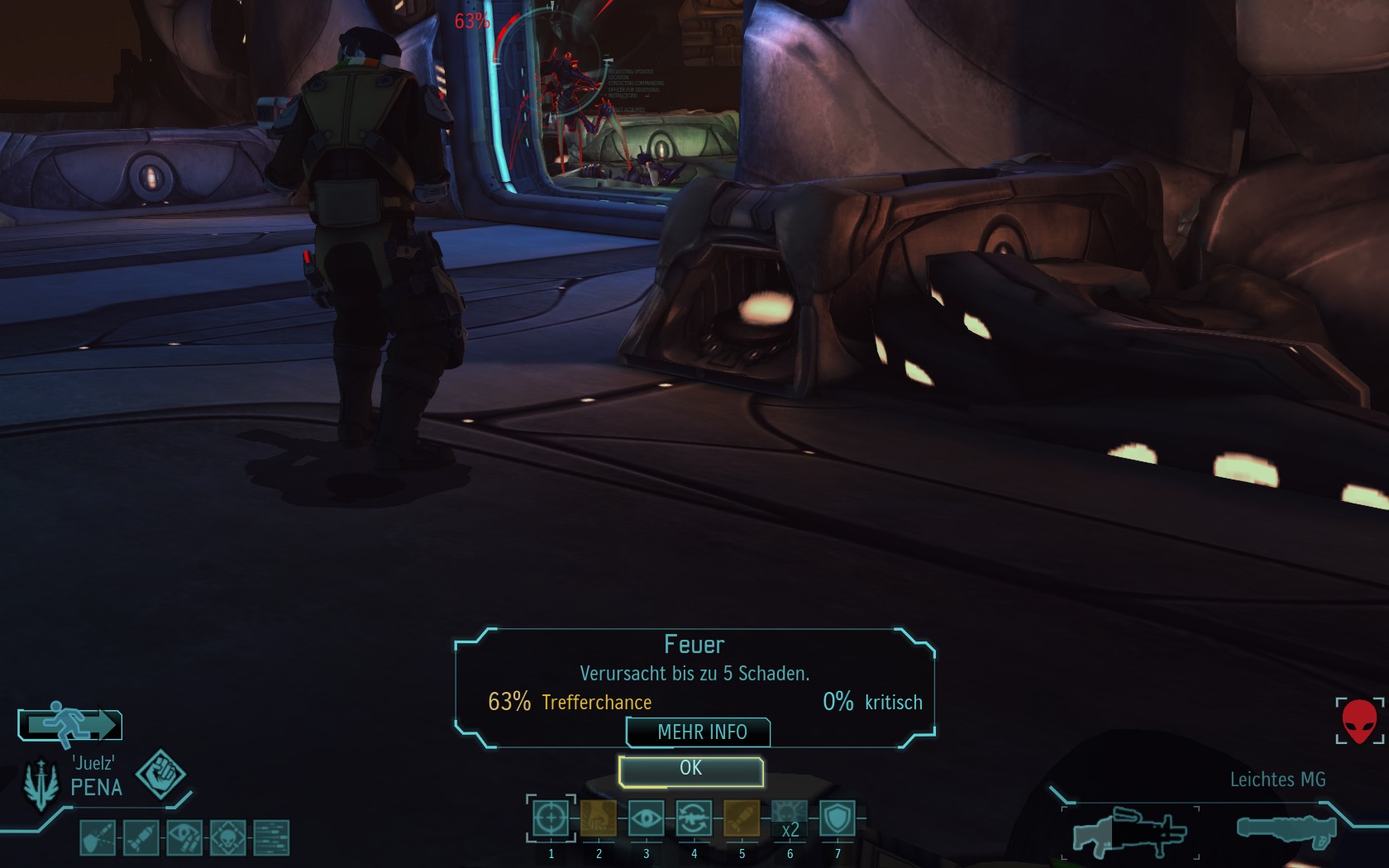Use the x2 skull ability
1389x868 pixels.
pos(790,818)
